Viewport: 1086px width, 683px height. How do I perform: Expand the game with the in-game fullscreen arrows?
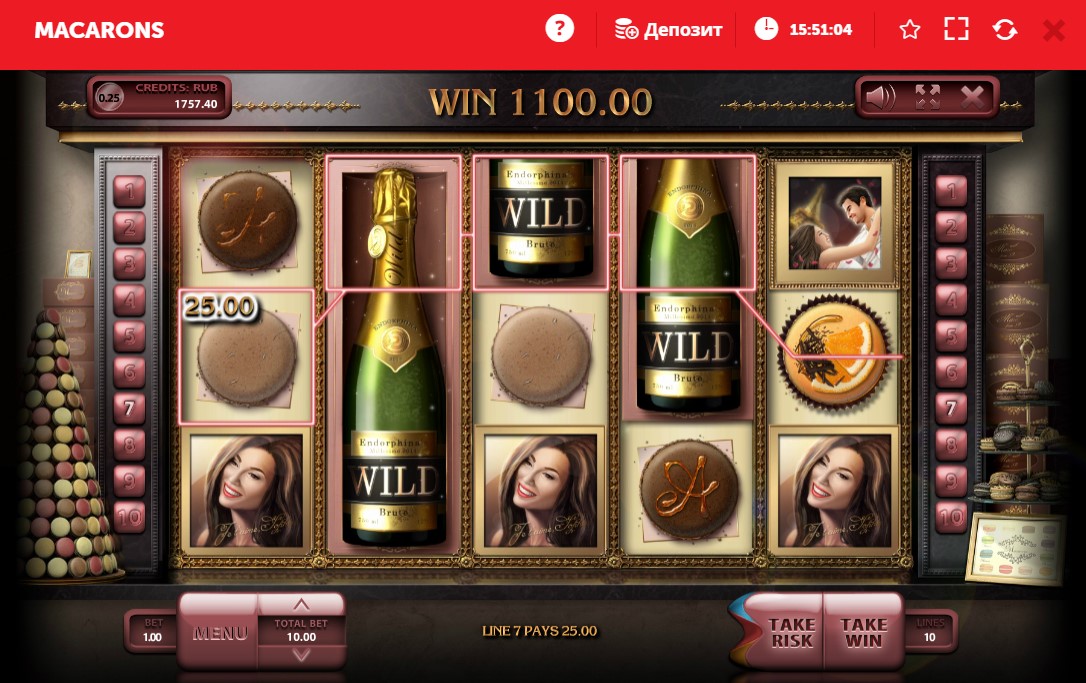click(x=928, y=97)
